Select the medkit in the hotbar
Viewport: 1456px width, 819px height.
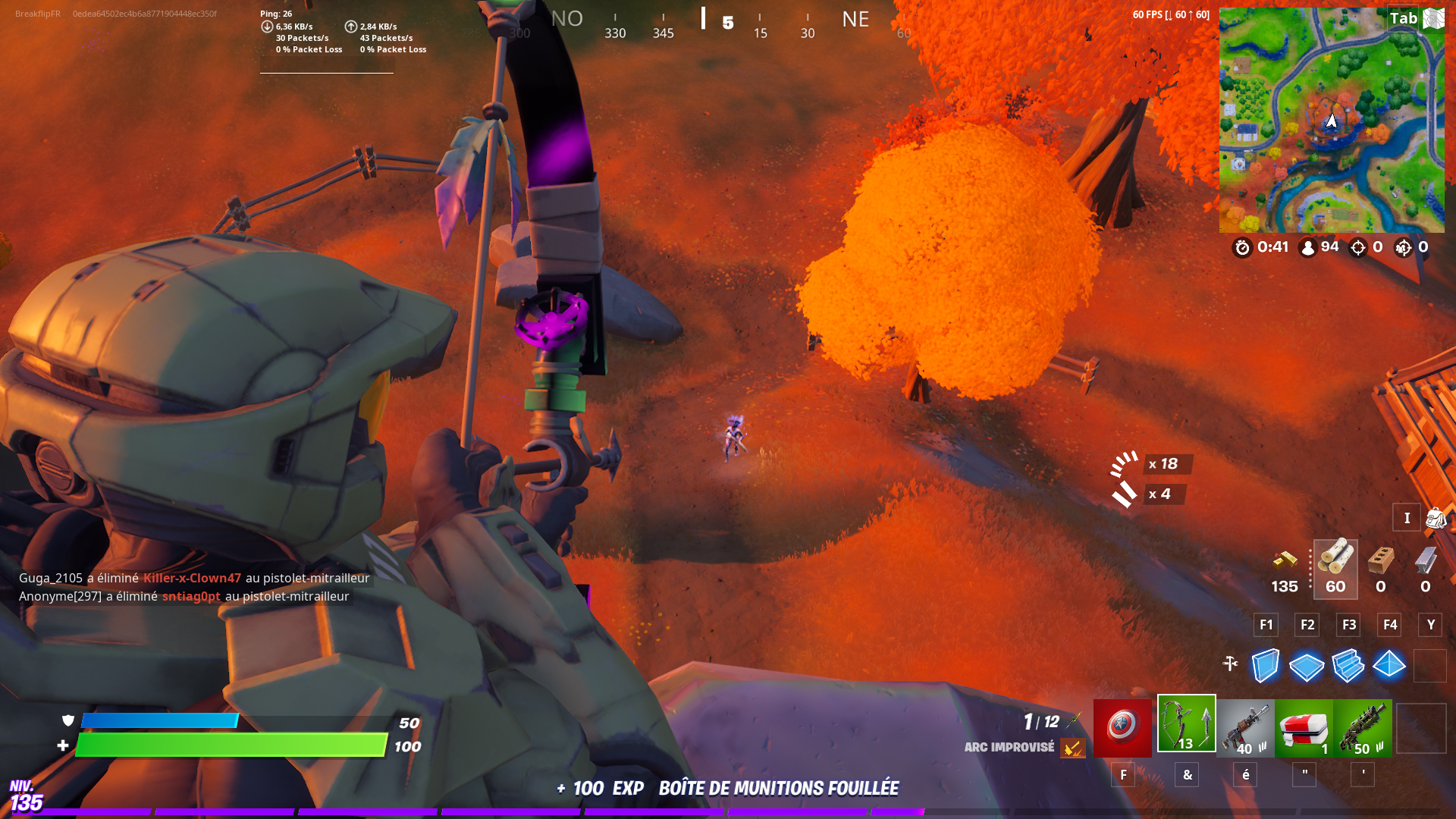click(x=1304, y=726)
